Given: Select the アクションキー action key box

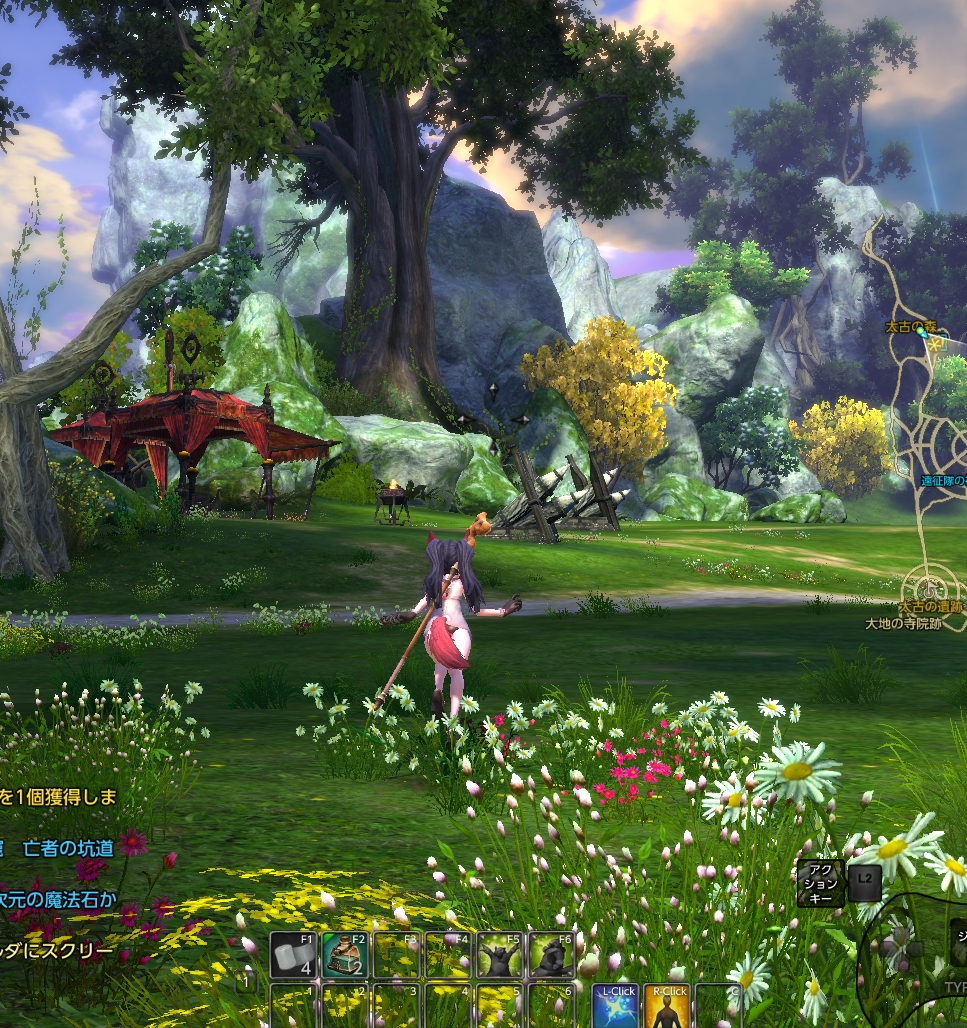Looking at the screenshot, I should [820, 883].
